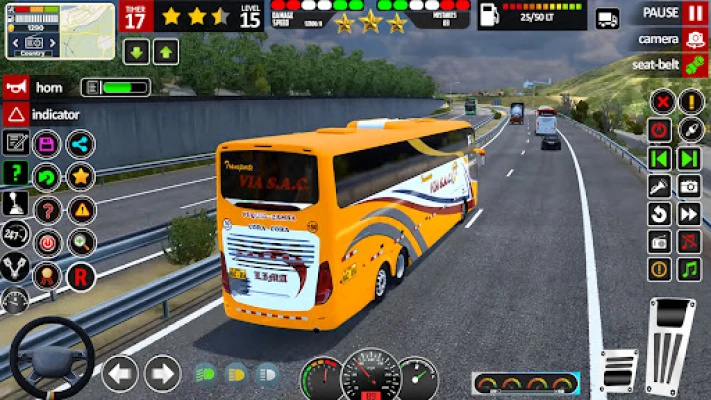Switch the camera view
Screen dimensions: 711x400
coord(695,39)
